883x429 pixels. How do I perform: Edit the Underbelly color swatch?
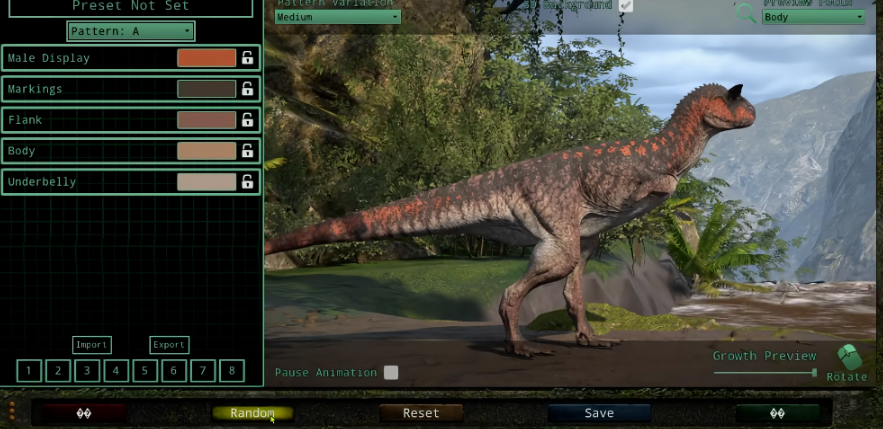206,182
